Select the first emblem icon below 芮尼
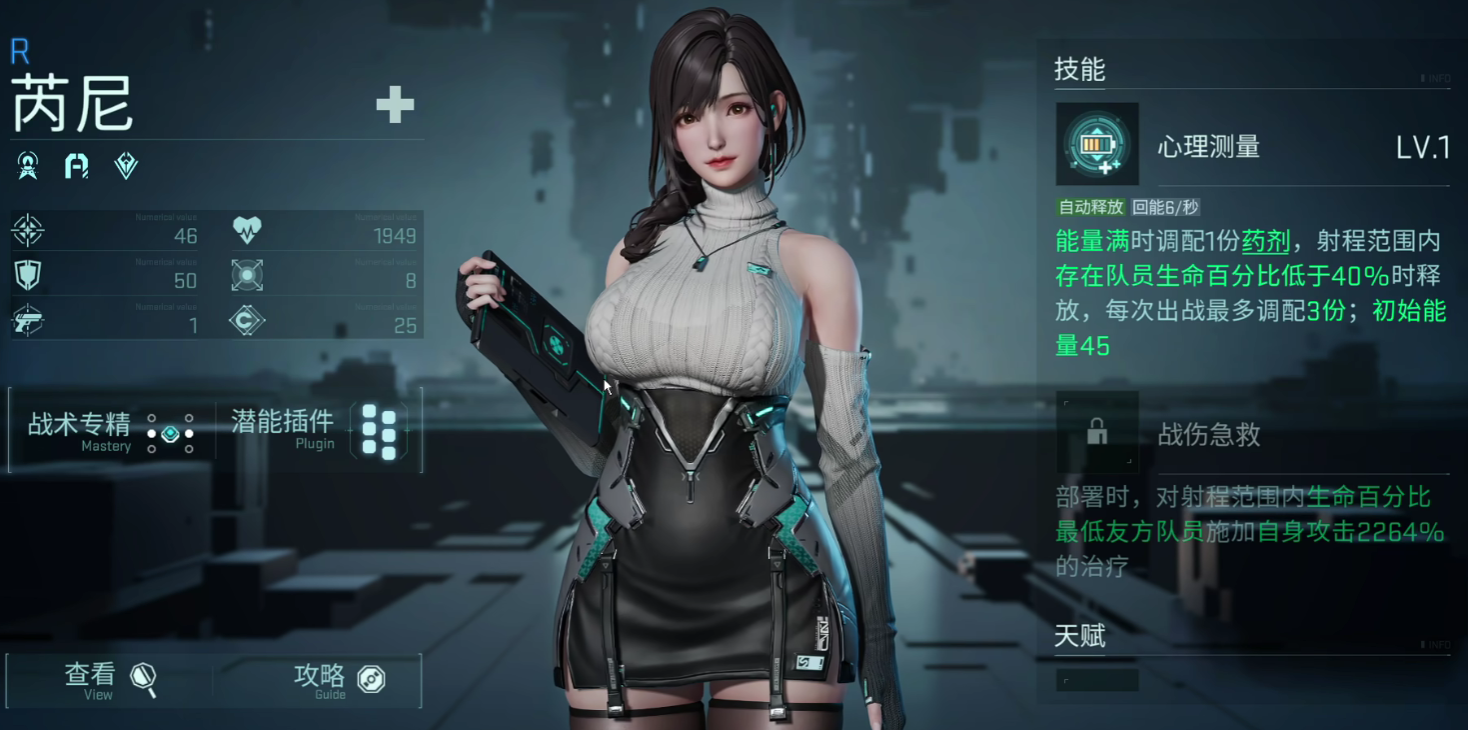1468x730 pixels. point(28,167)
